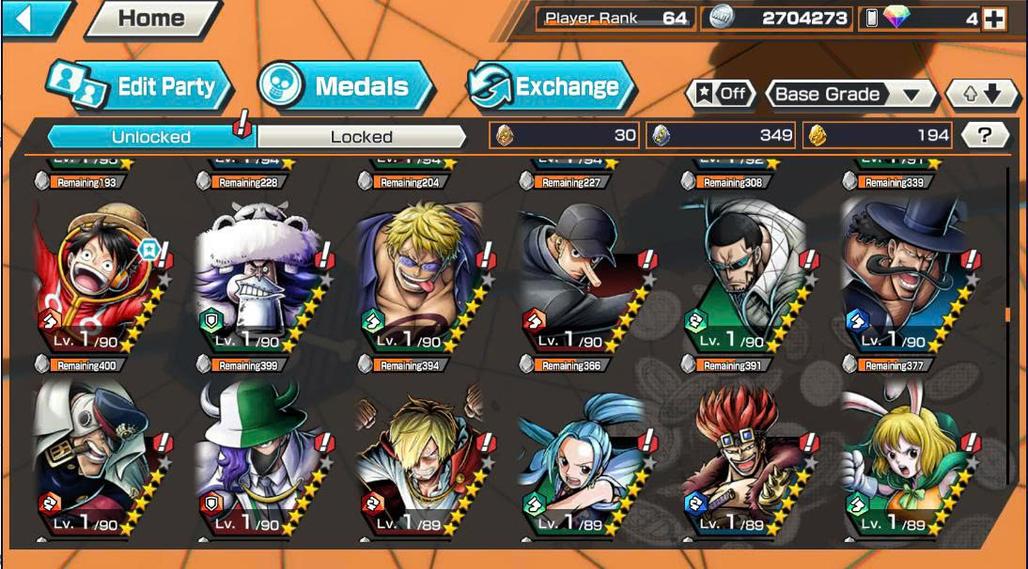Viewport: 1028px width, 569px height.
Task: Choose the black cap long-nose character card
Action: click(580, 270)
